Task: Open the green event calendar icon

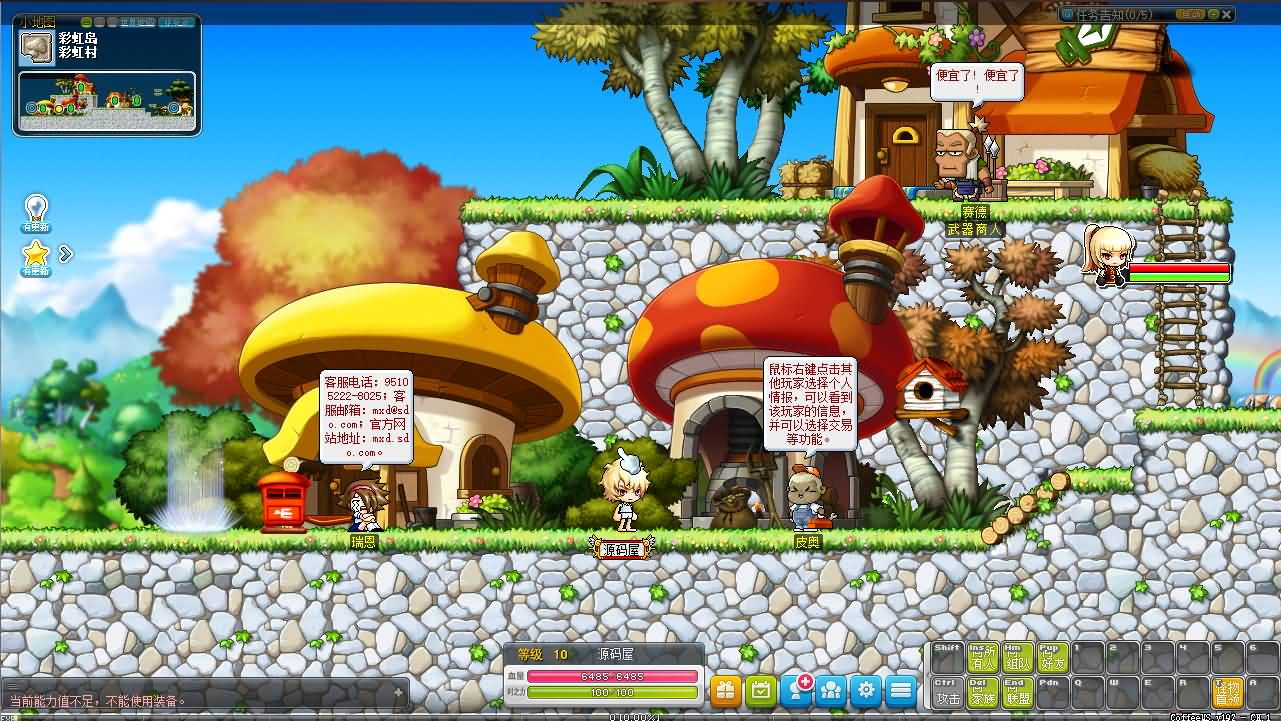Action: 761,690
